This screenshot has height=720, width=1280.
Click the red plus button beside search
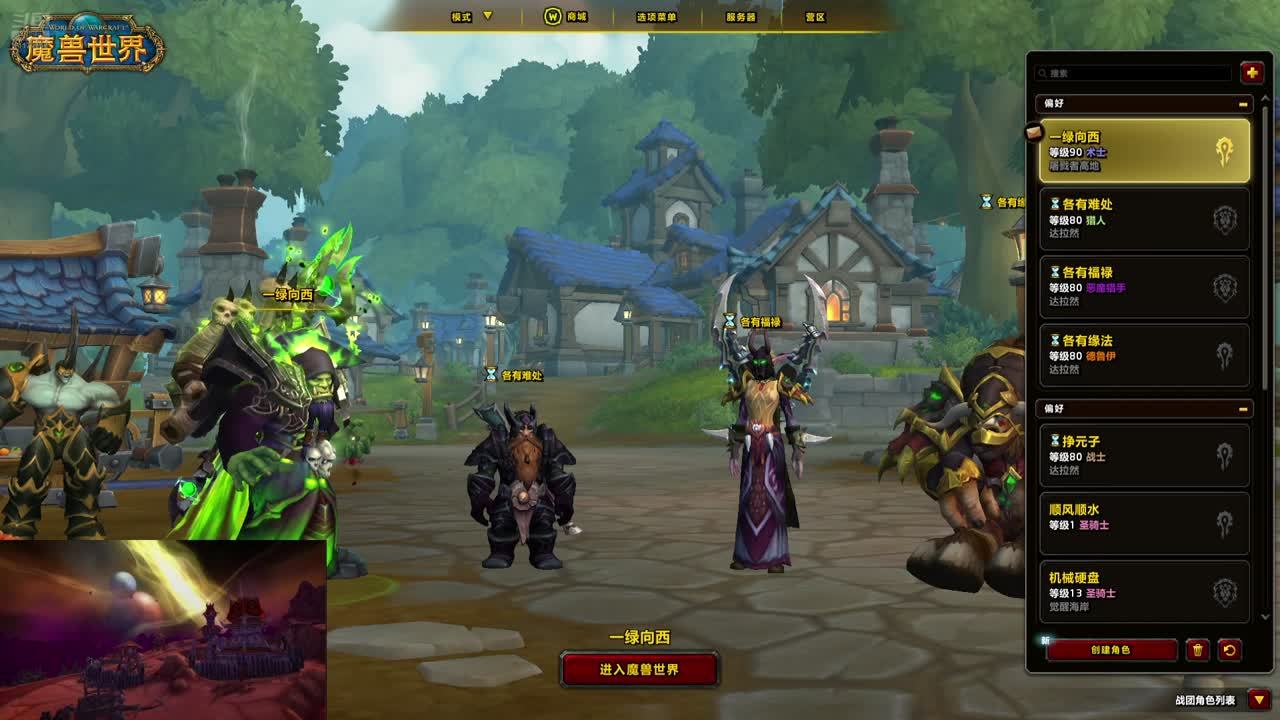(1251, 72)
